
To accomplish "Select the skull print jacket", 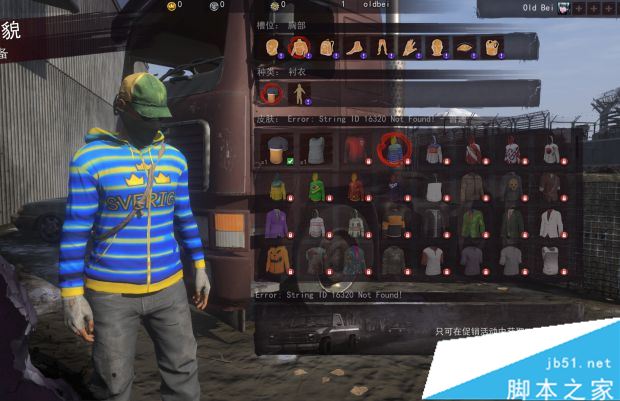I will [x=512, y=186].
